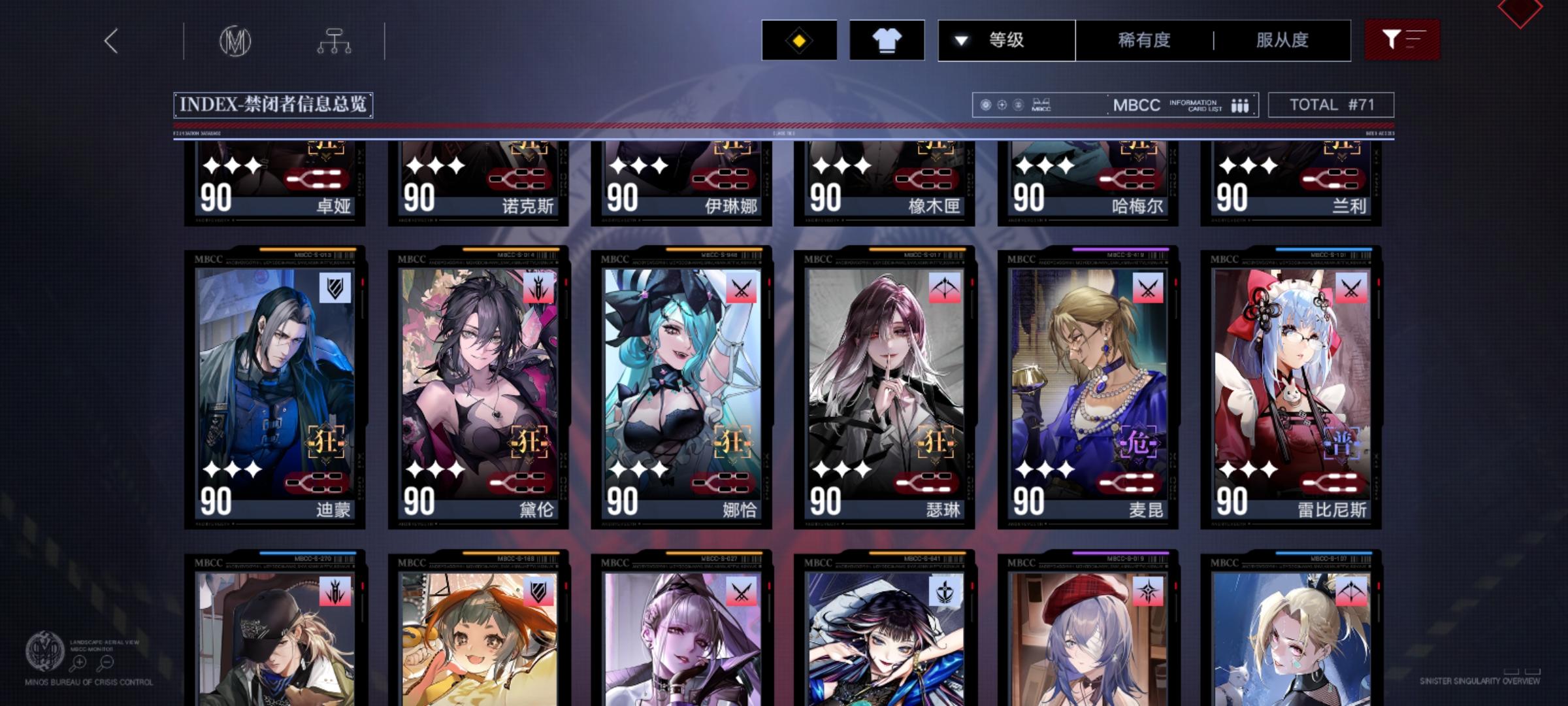Click the shield class icon on 迪蒙's card
Image resolution: width=1568 pixels, height=706 pixels.
(334, 285)
